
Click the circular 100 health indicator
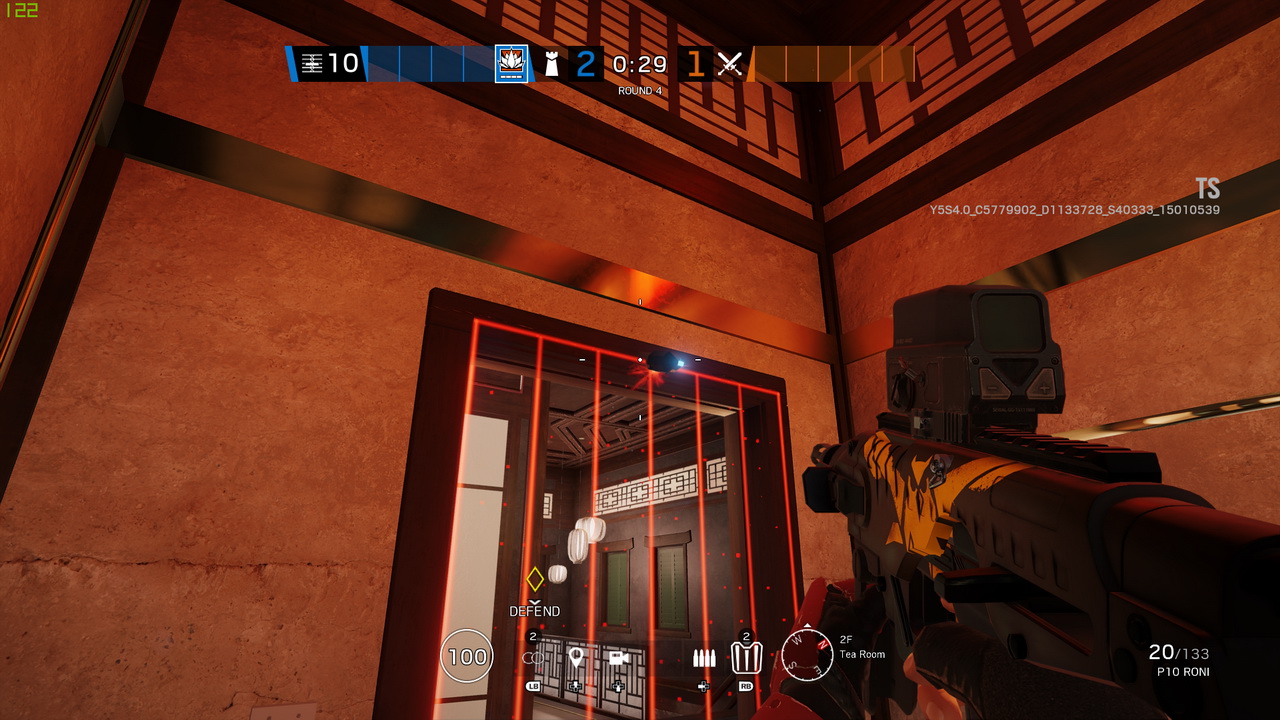click(465, 657)
